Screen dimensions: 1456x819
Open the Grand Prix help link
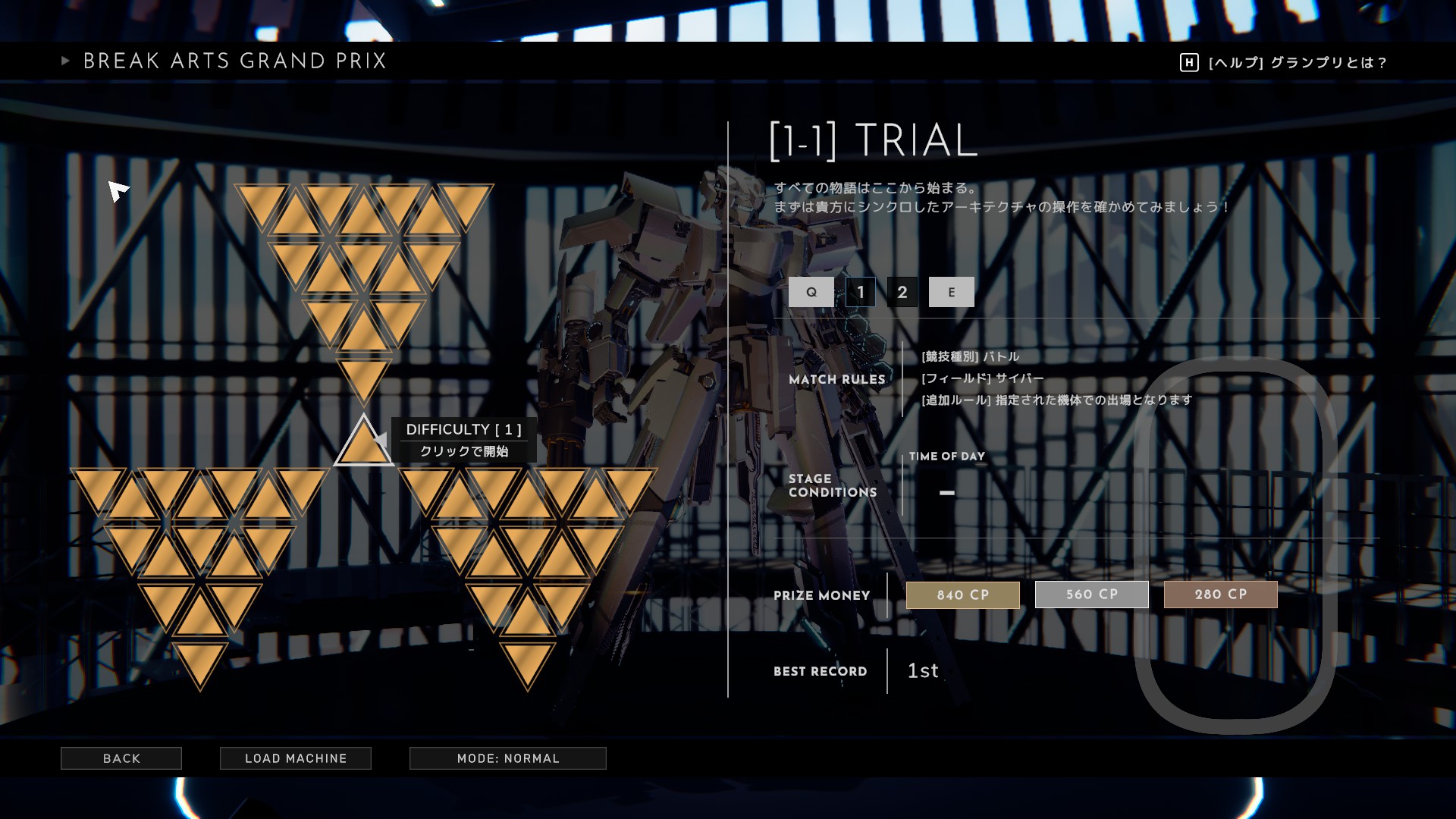tap(1283, 63)
